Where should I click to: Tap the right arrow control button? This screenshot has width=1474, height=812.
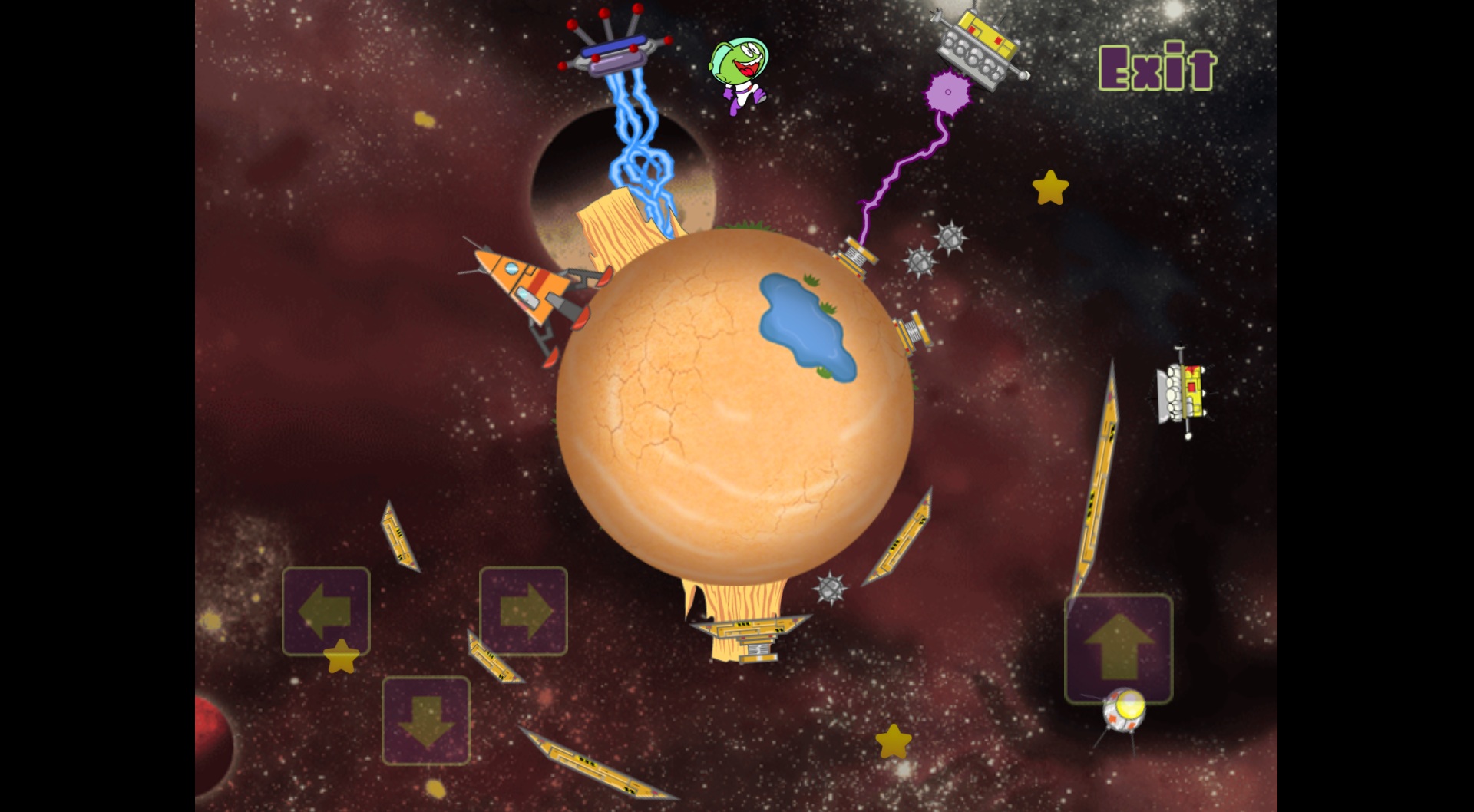[524, 611]
